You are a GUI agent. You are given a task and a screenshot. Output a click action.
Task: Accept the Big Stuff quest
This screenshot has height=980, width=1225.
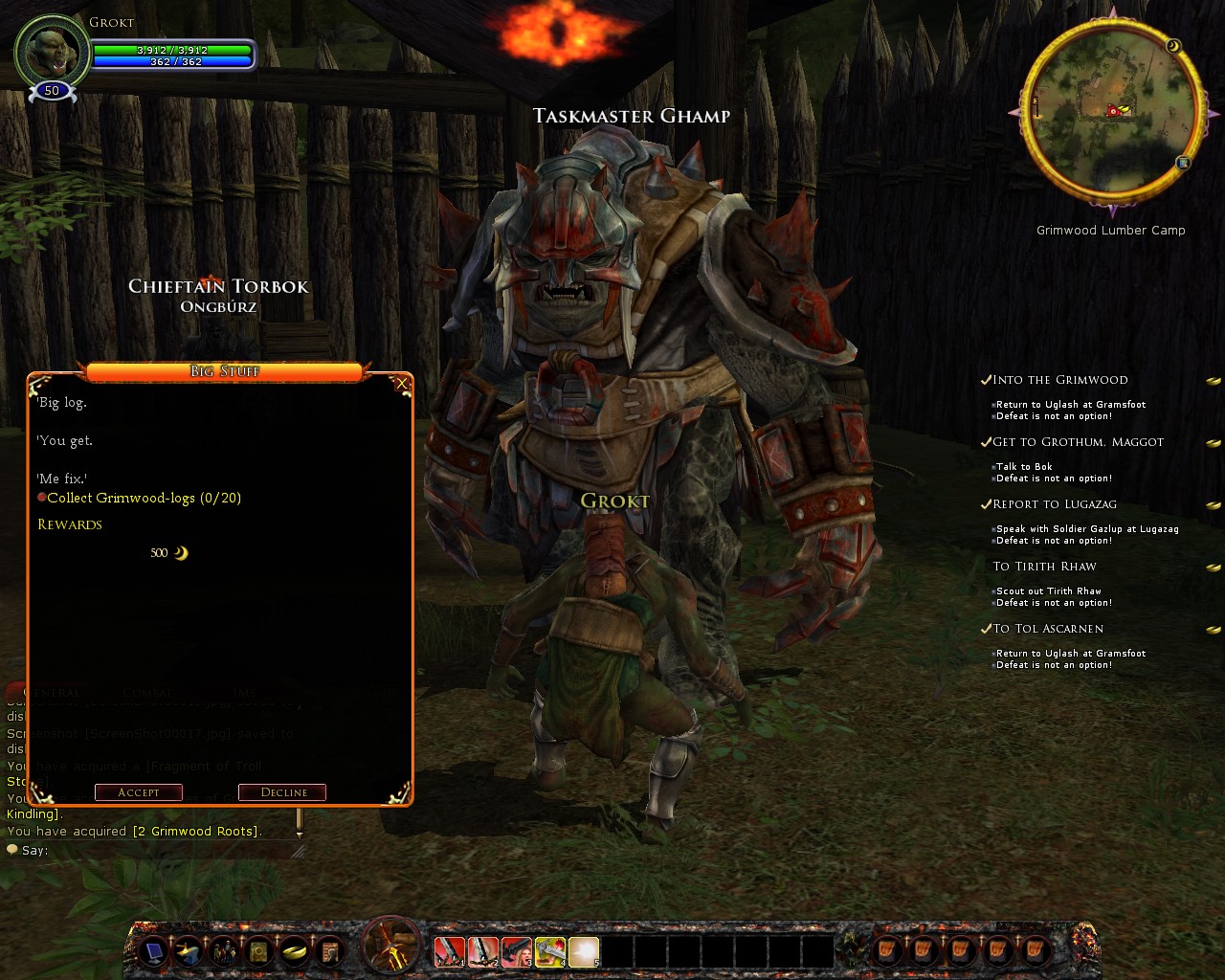(x=139, y=792)
